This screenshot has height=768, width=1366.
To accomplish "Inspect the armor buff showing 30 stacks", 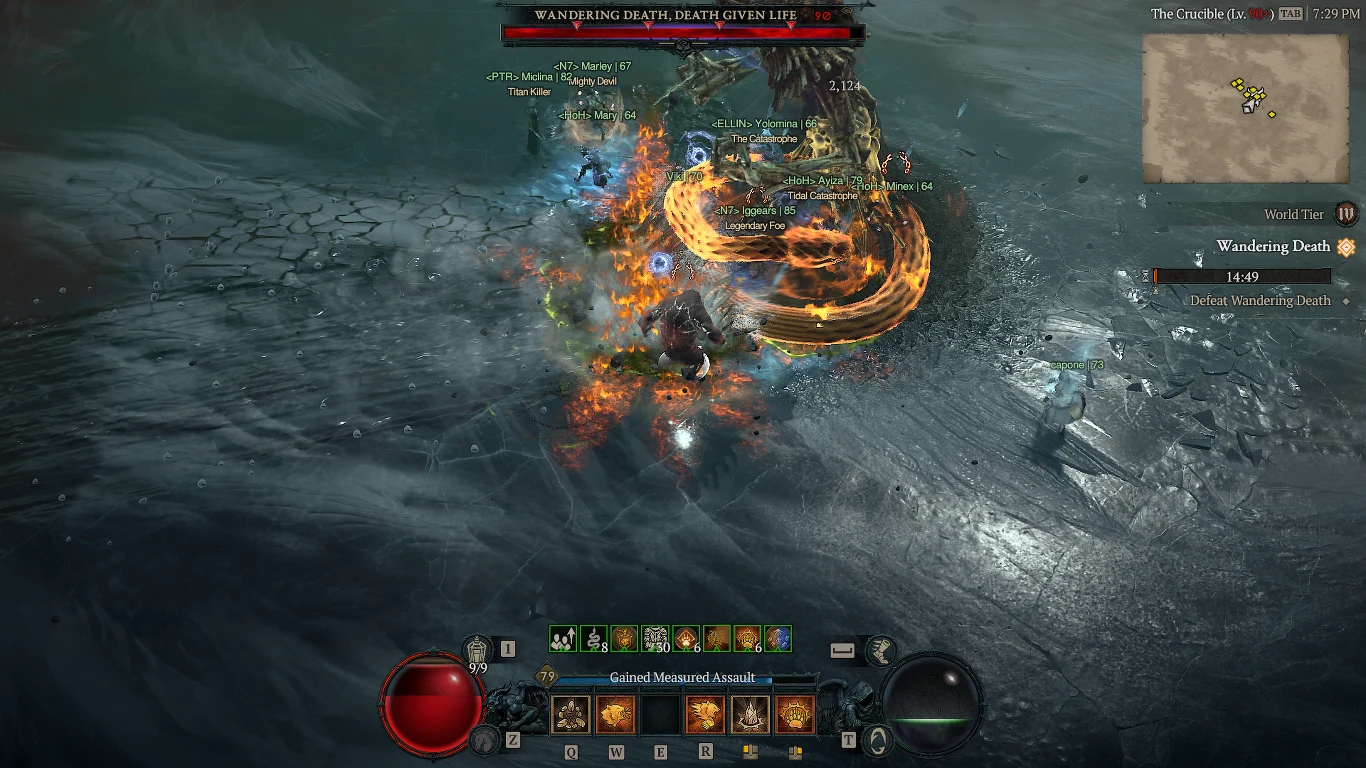I will pyautogui.click(x=653, y=640).
